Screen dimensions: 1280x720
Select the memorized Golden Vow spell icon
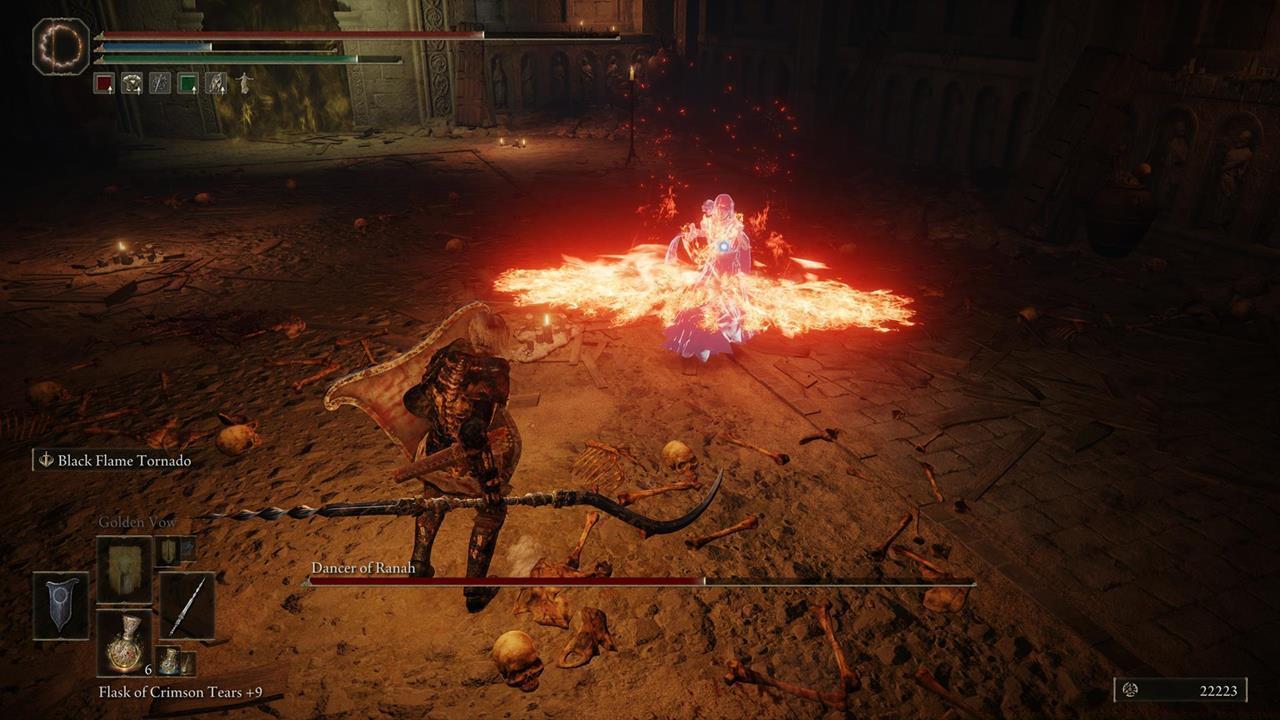(124, 571)
